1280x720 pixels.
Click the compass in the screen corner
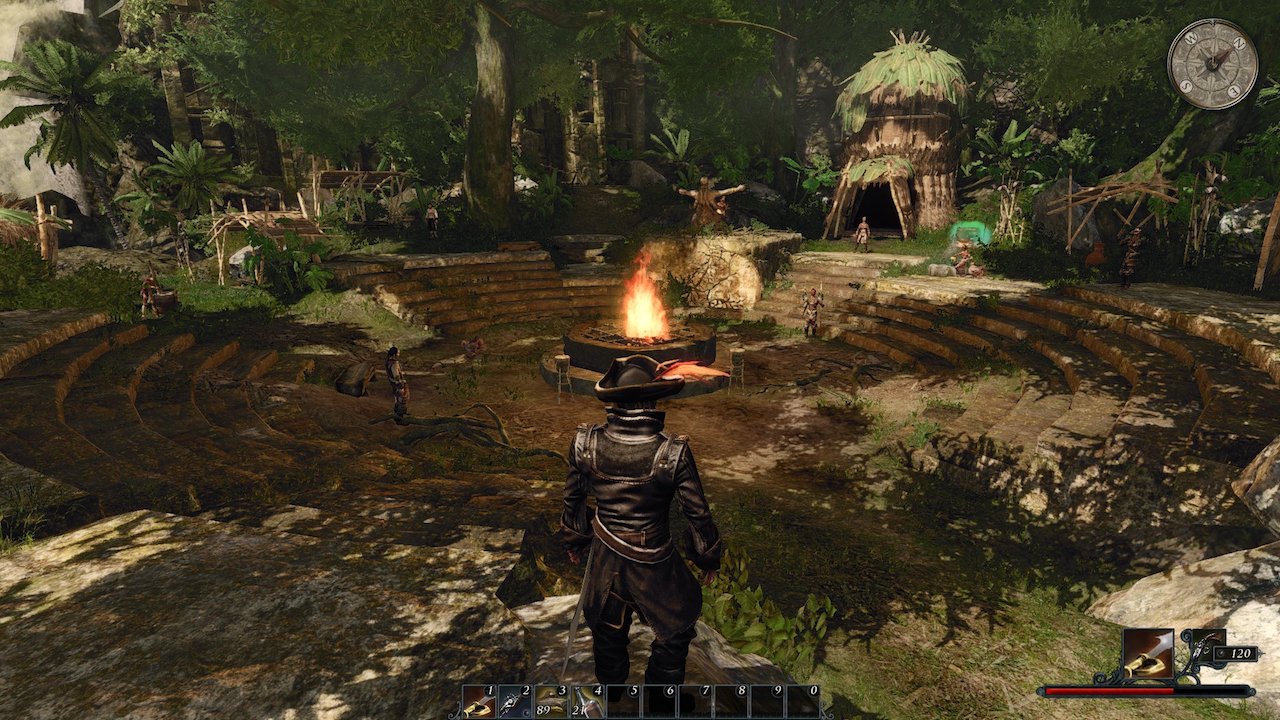pos(1212,64)
